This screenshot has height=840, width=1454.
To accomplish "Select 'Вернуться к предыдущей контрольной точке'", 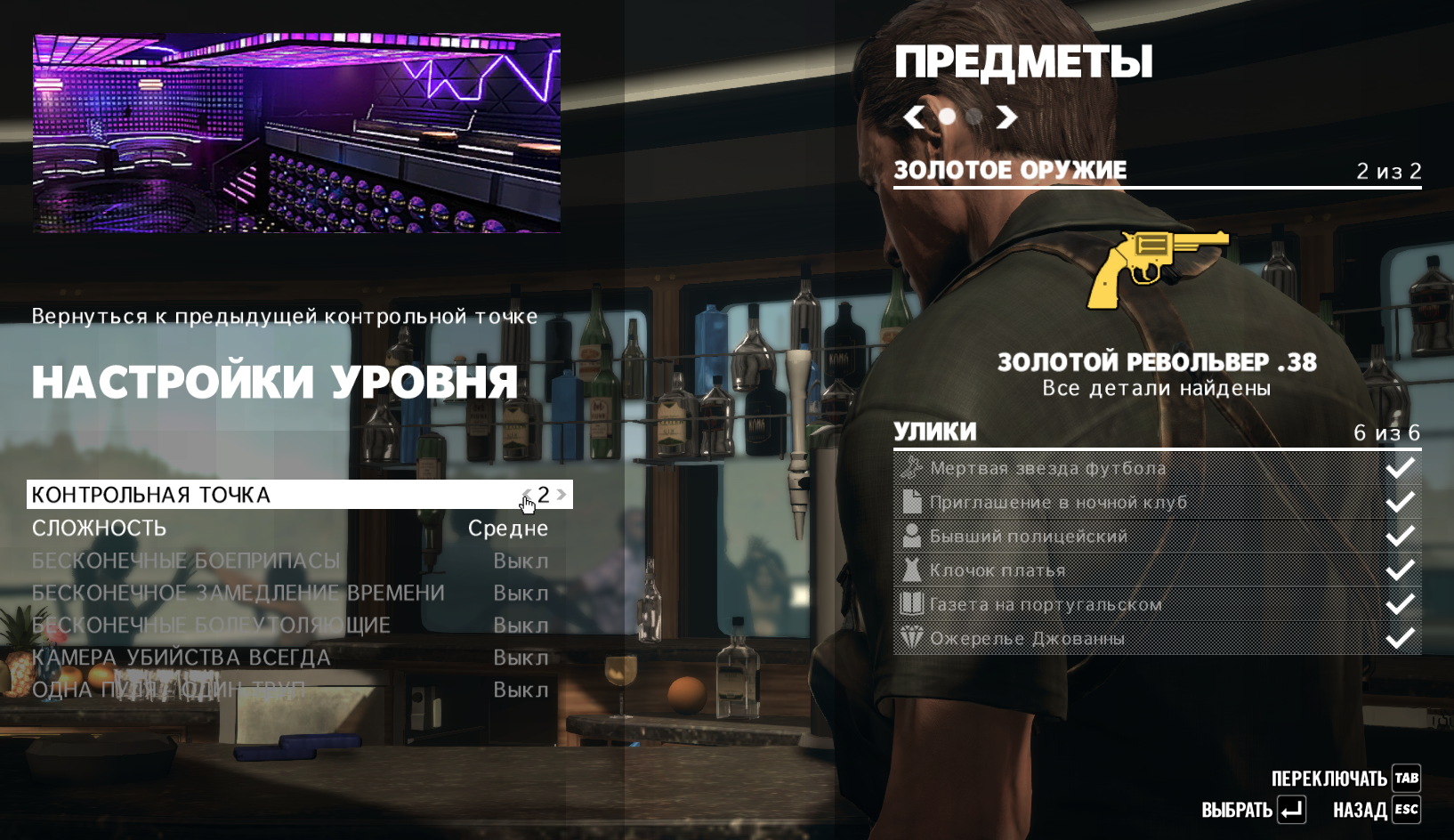I will click(284, 315).
